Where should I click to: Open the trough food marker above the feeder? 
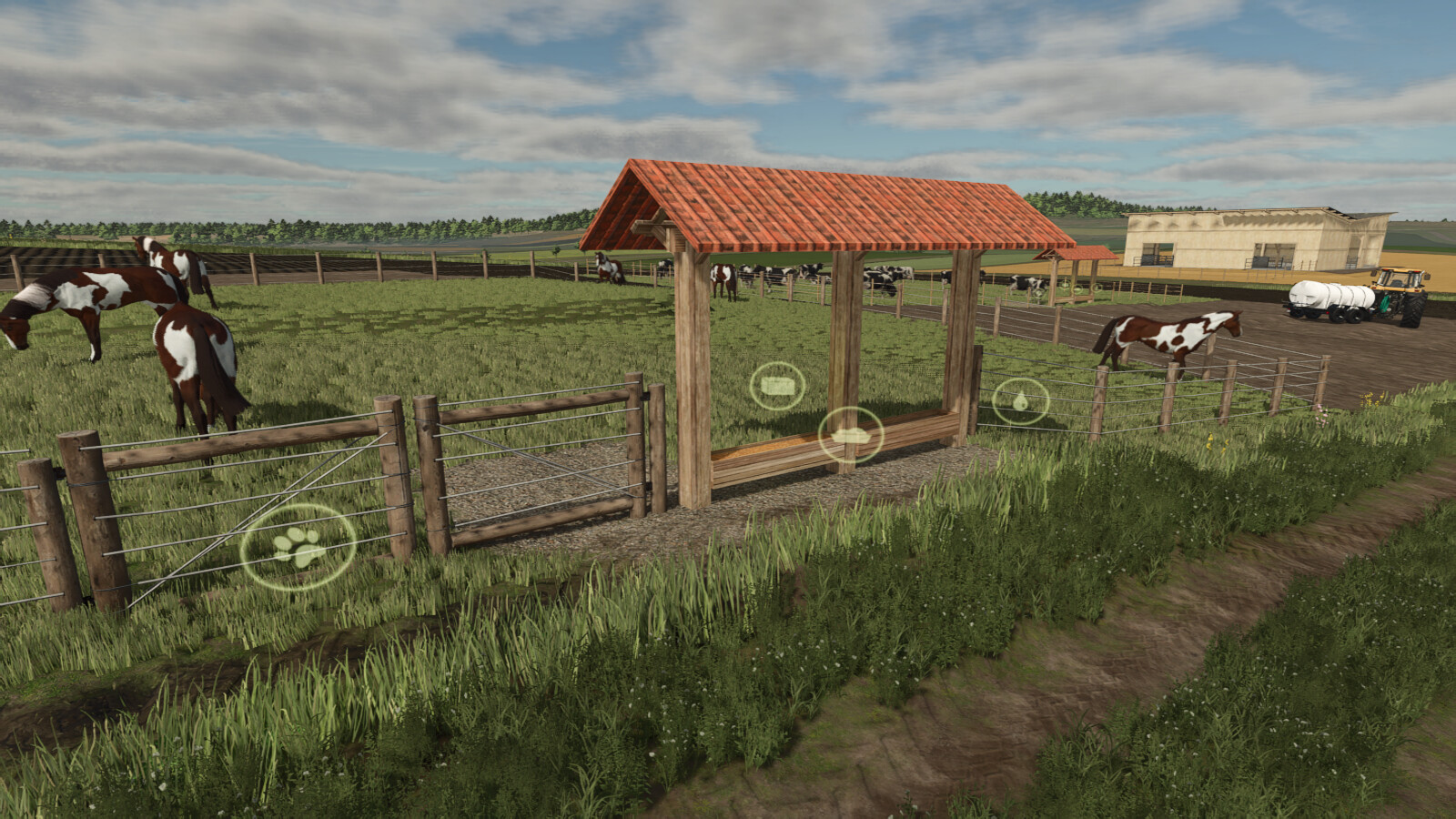(x=851, y=435)
